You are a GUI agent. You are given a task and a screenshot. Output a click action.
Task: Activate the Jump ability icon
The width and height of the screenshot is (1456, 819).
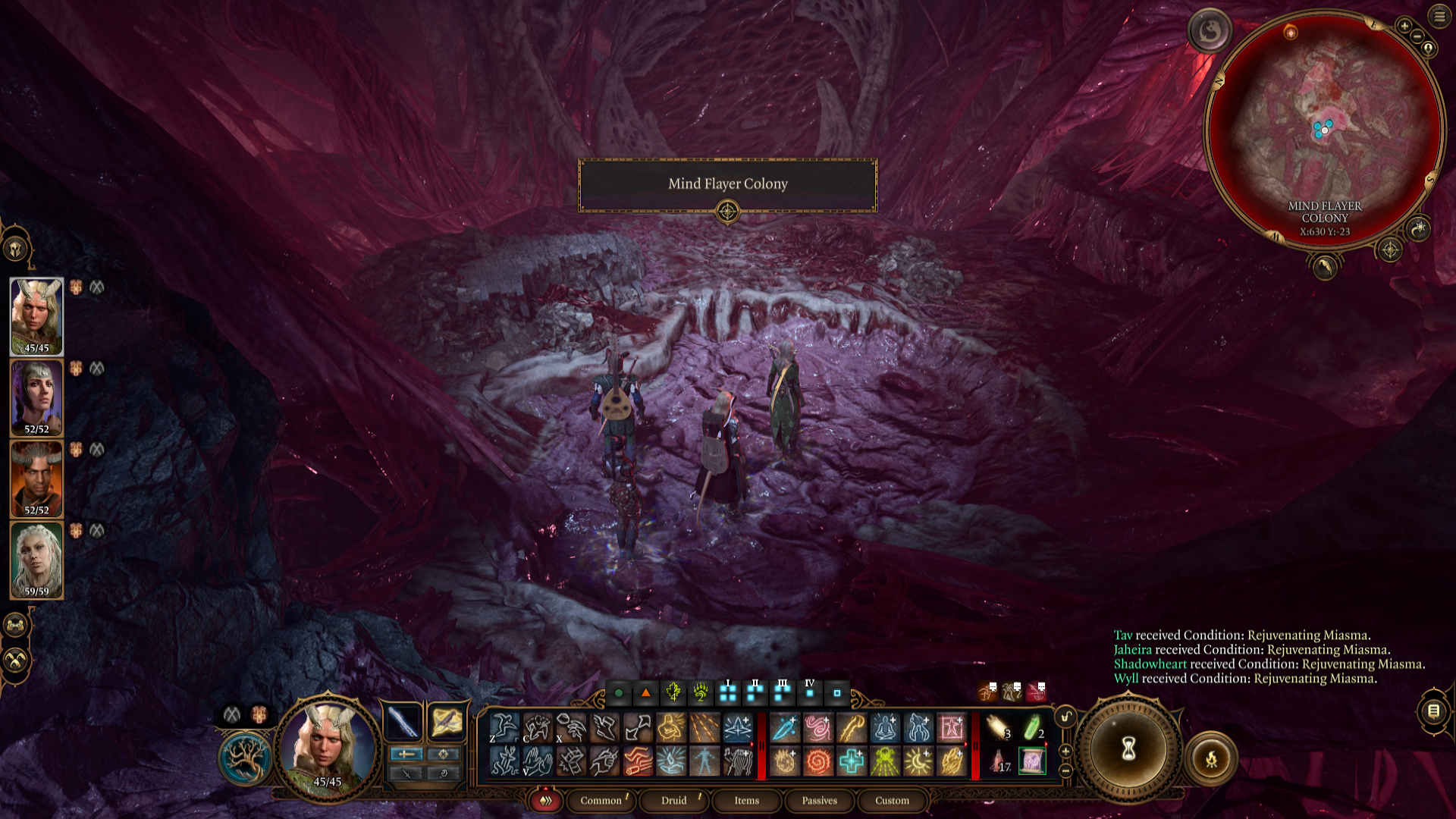pyautogui.click(x=504, y=728)
